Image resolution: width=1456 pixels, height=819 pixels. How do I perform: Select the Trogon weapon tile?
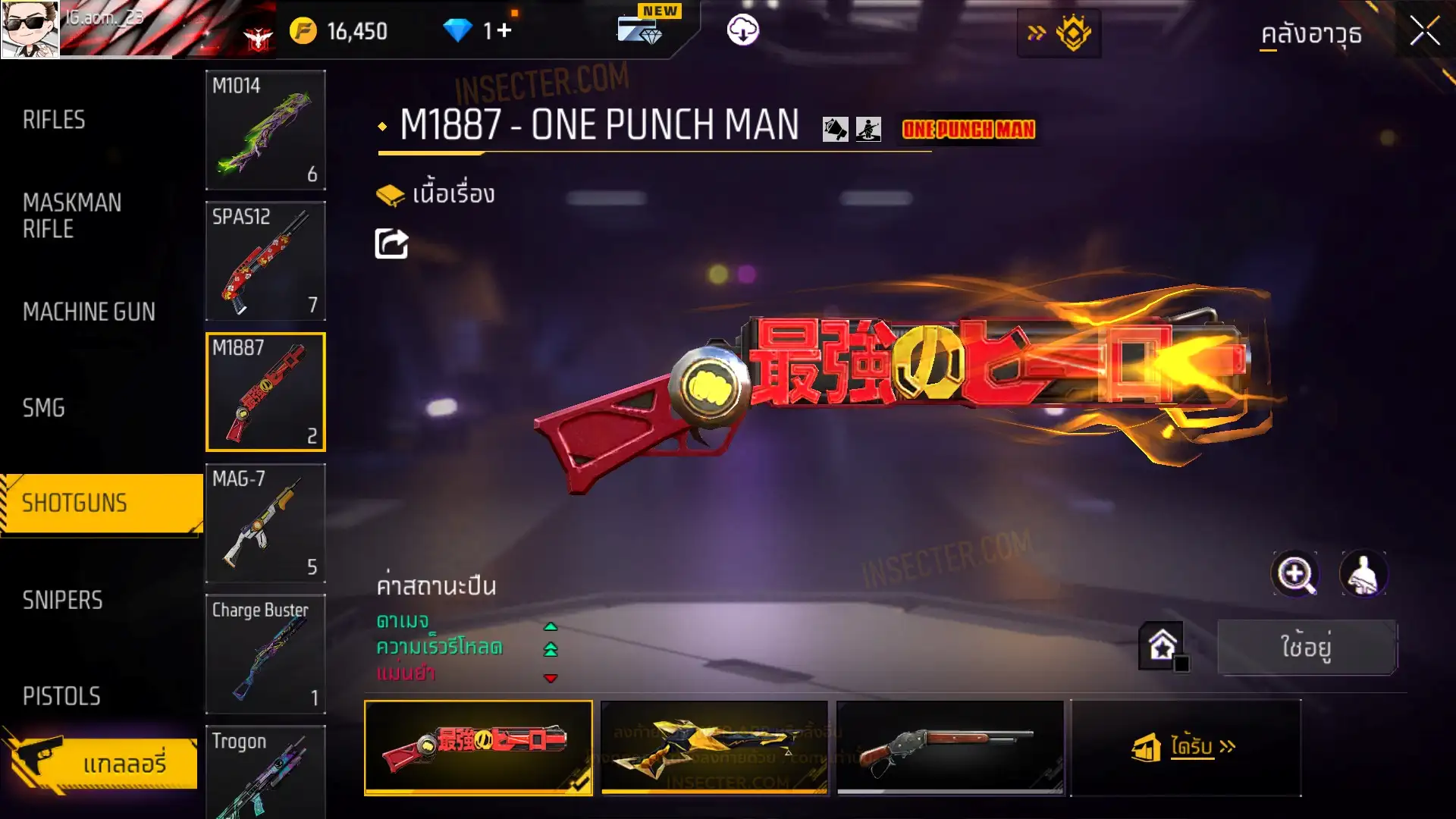point(265,771)
